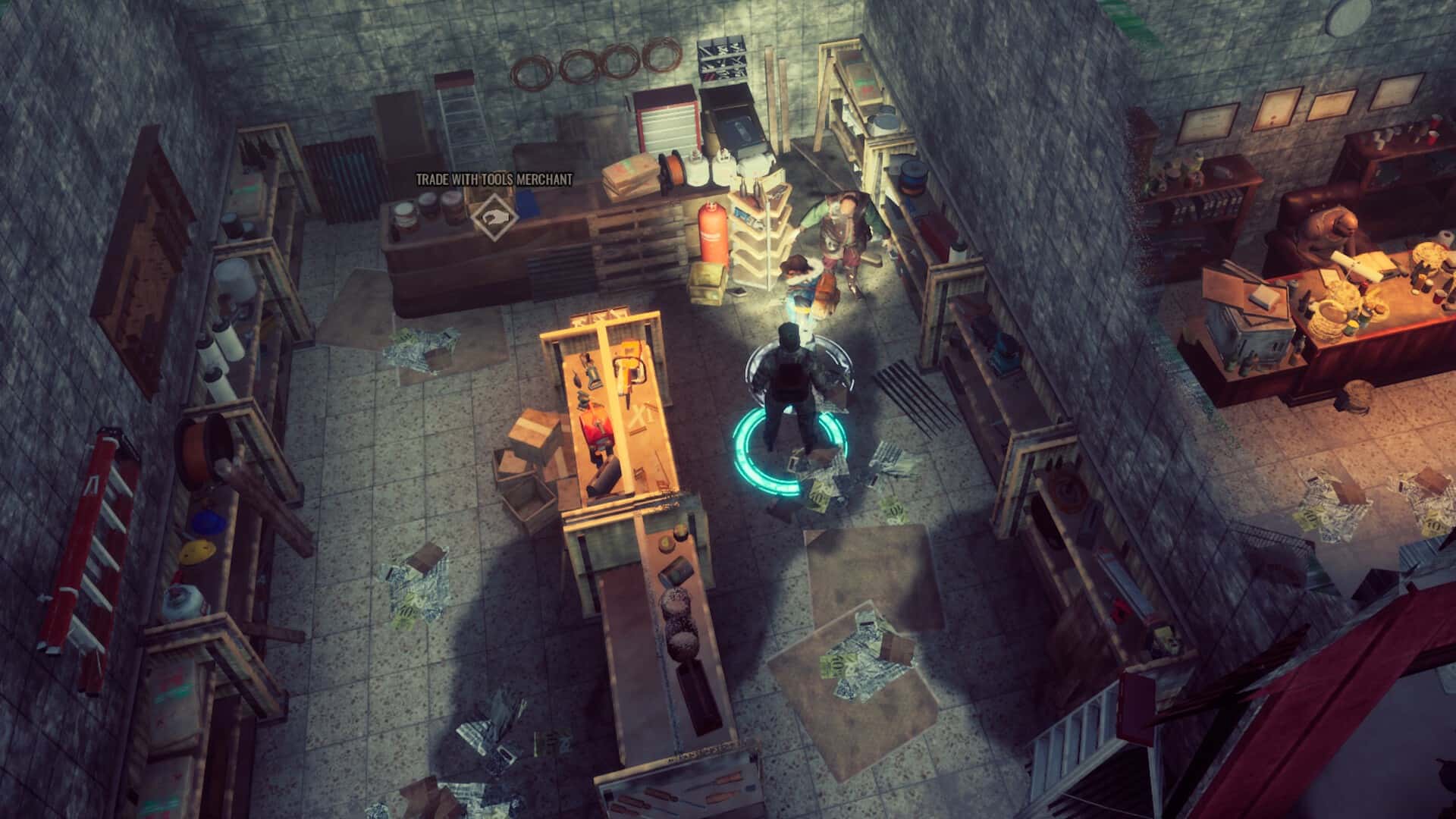Click the wire coils hanging on the back wall
Image resolution: width=1456 pixels, height=819 pixels.
tap(591, 64)
